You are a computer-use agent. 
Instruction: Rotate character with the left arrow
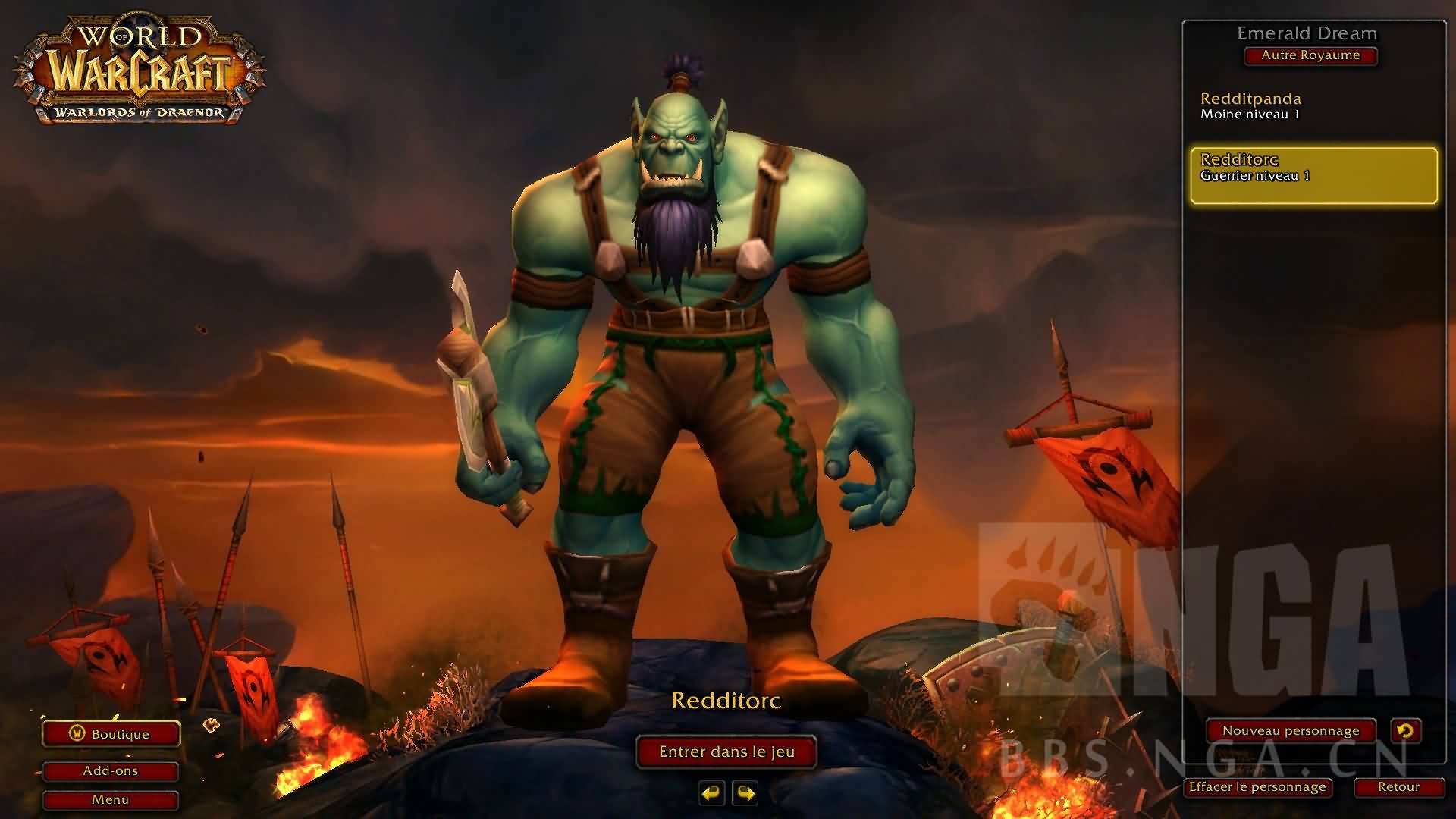pyautogui.click(x=711, y=793)
